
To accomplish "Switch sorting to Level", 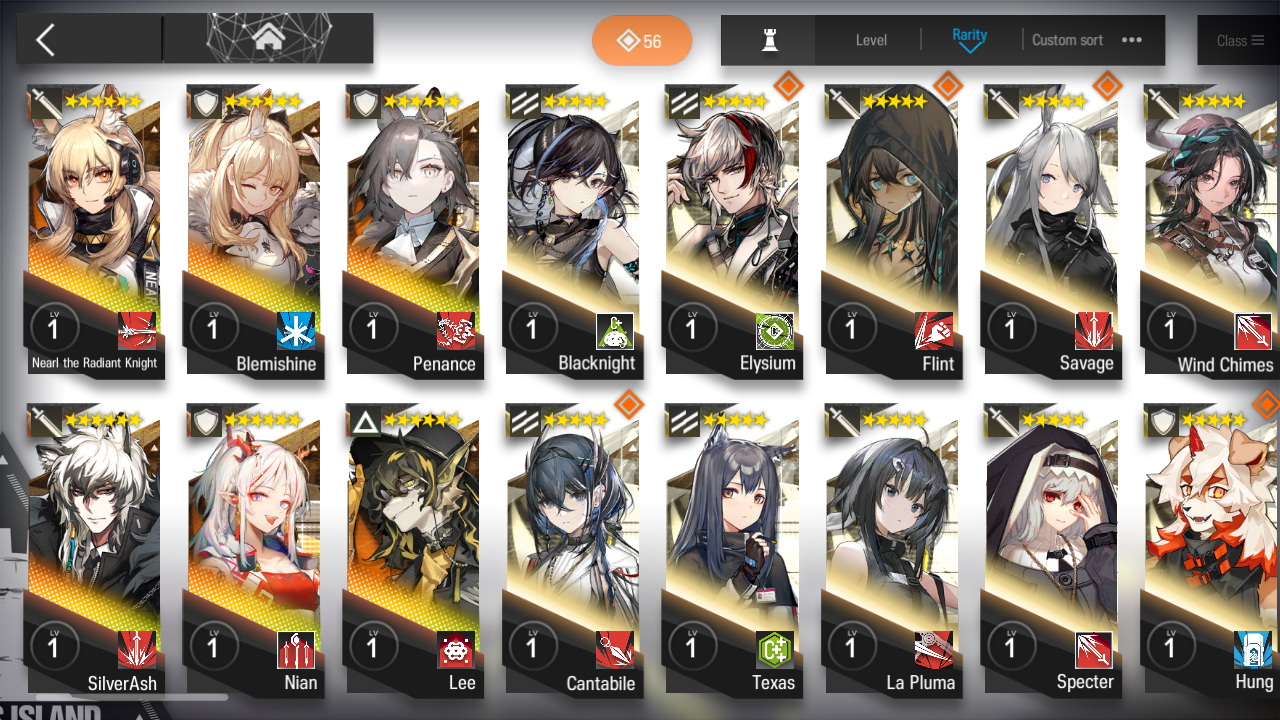I will point(870,40).
